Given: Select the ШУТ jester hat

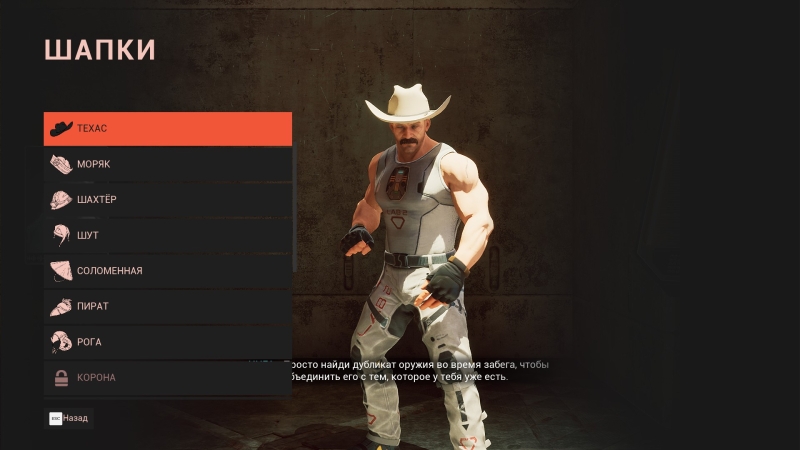Looking at the screenshot, I should pyautogui.click(x=167, y=235).
